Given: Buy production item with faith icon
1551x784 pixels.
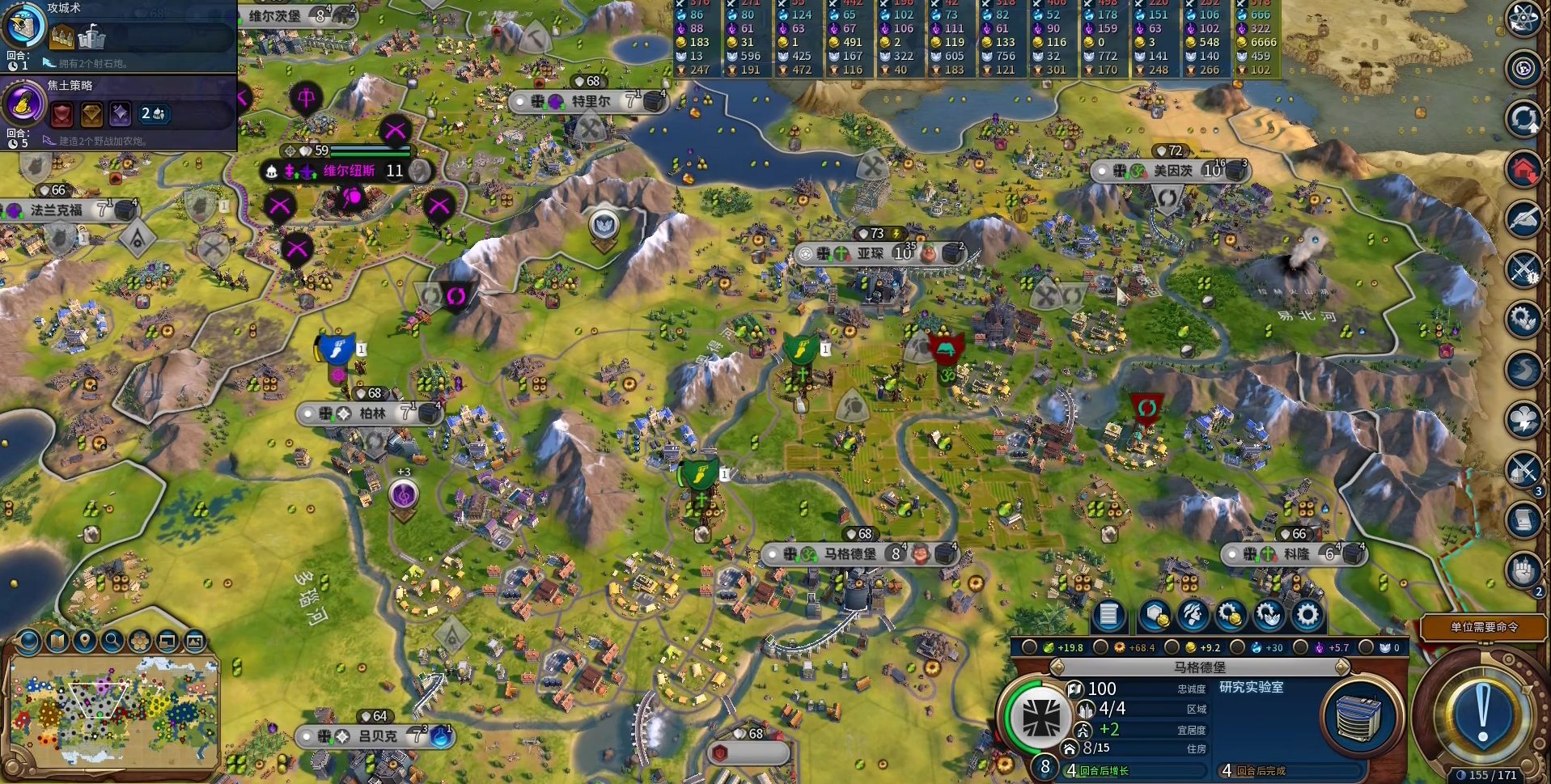Looking at the screenshot, I should tap(1269, 616).
